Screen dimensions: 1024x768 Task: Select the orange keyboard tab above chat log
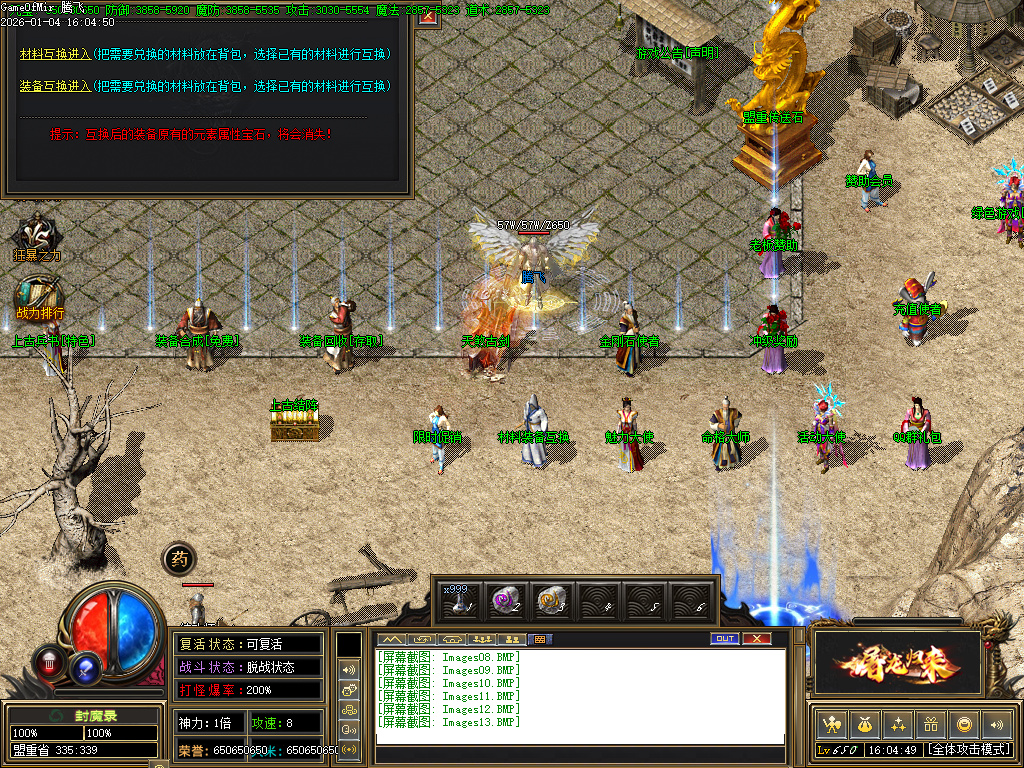pyautogui.click(x=538, y=639)
